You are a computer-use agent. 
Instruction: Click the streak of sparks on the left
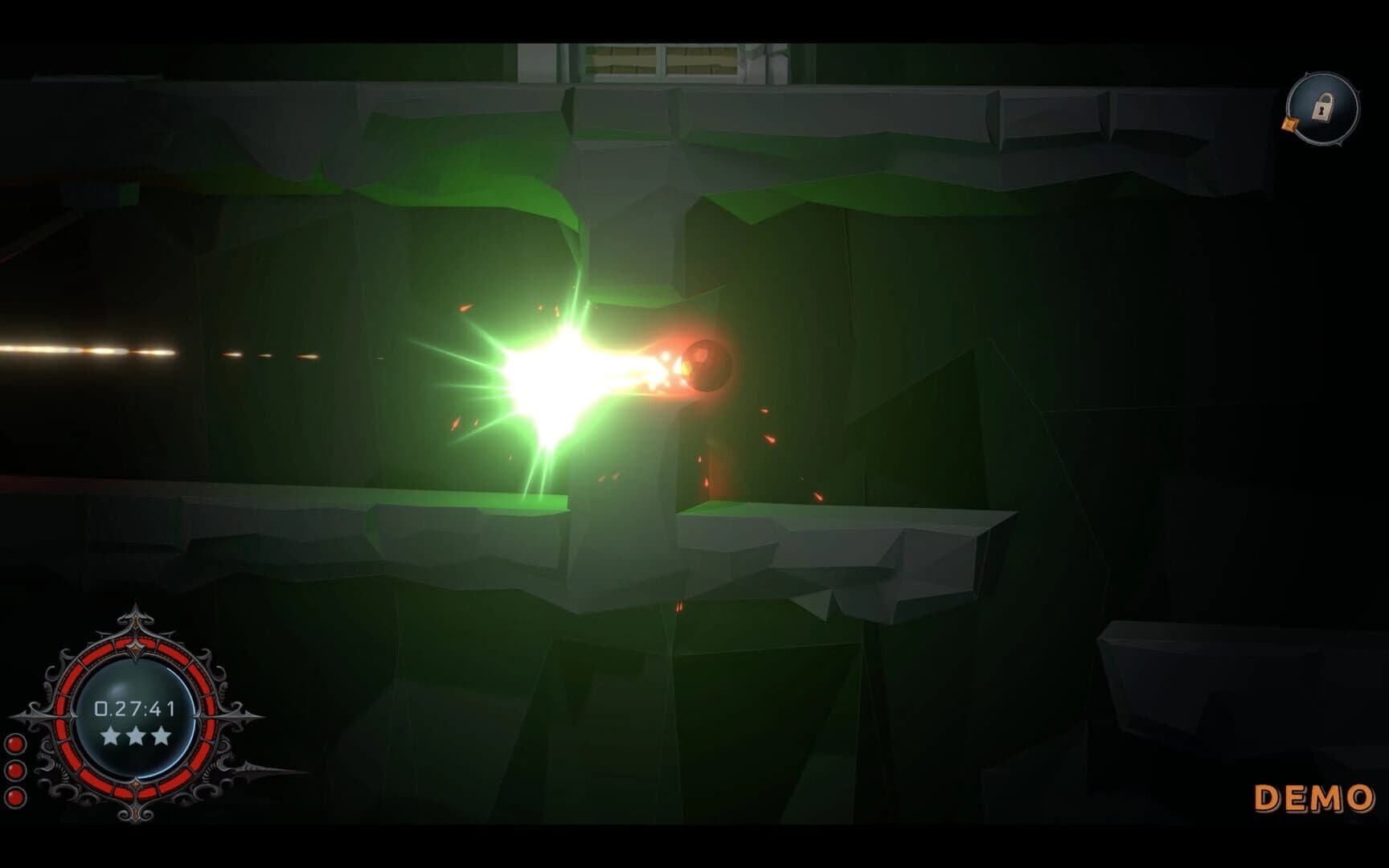[x=80, y=350]
